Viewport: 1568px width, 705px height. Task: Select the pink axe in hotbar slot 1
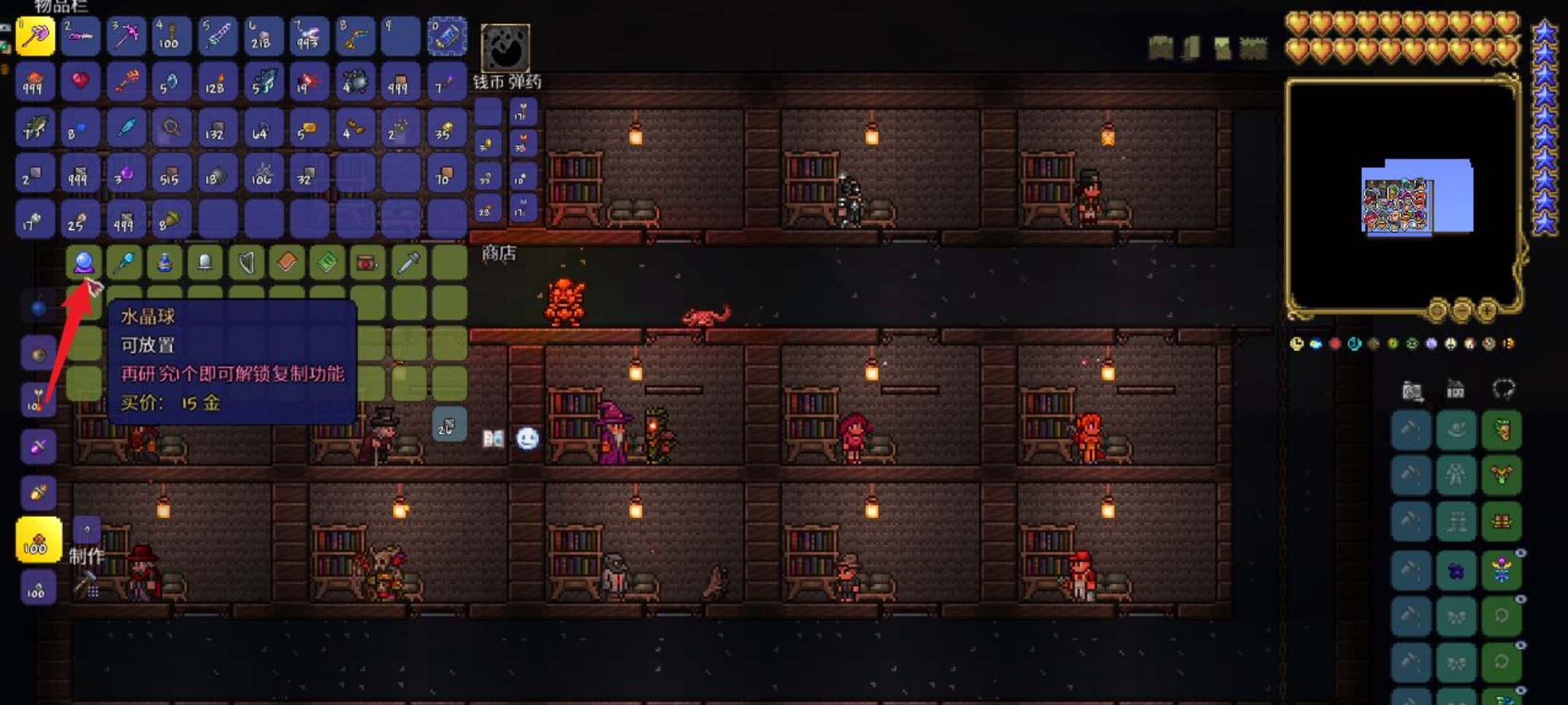click(x=34, y=36)
